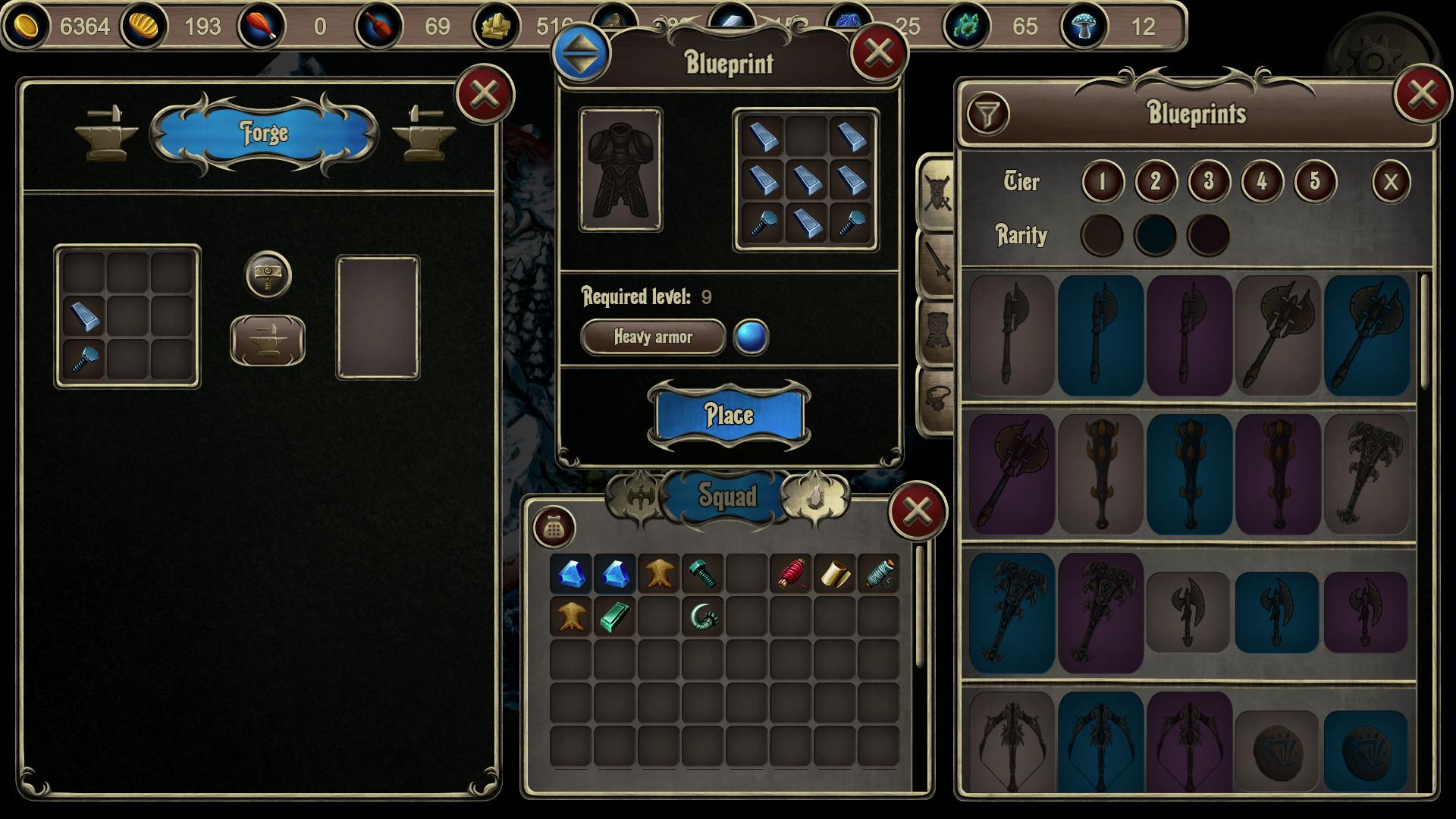Enable the Tier 2 blueprint filter
The image size is (1456, 819).
point(1155,181)
